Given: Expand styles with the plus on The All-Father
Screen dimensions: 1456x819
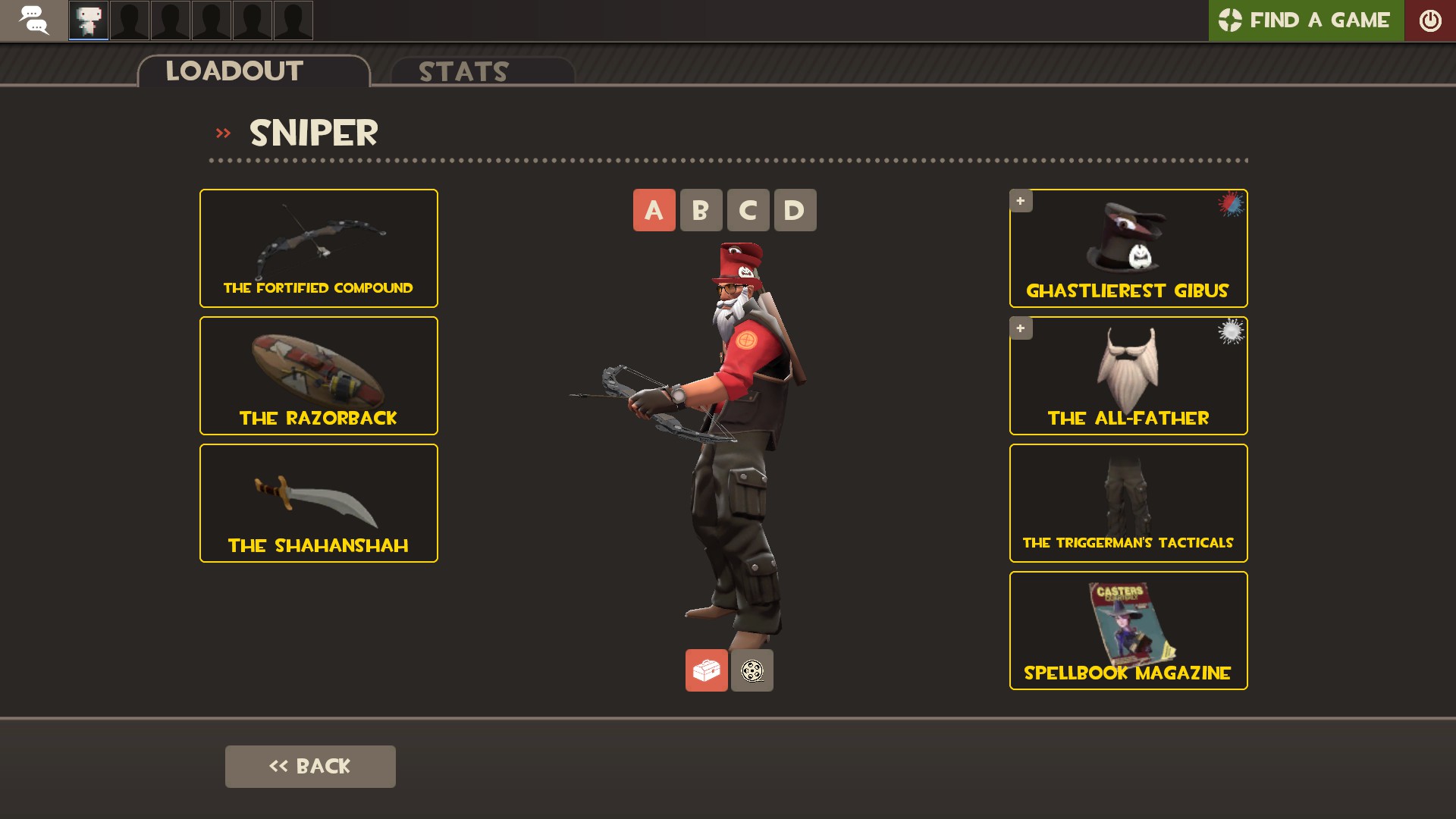Looking at the screenshot, I should point(1021,328).
